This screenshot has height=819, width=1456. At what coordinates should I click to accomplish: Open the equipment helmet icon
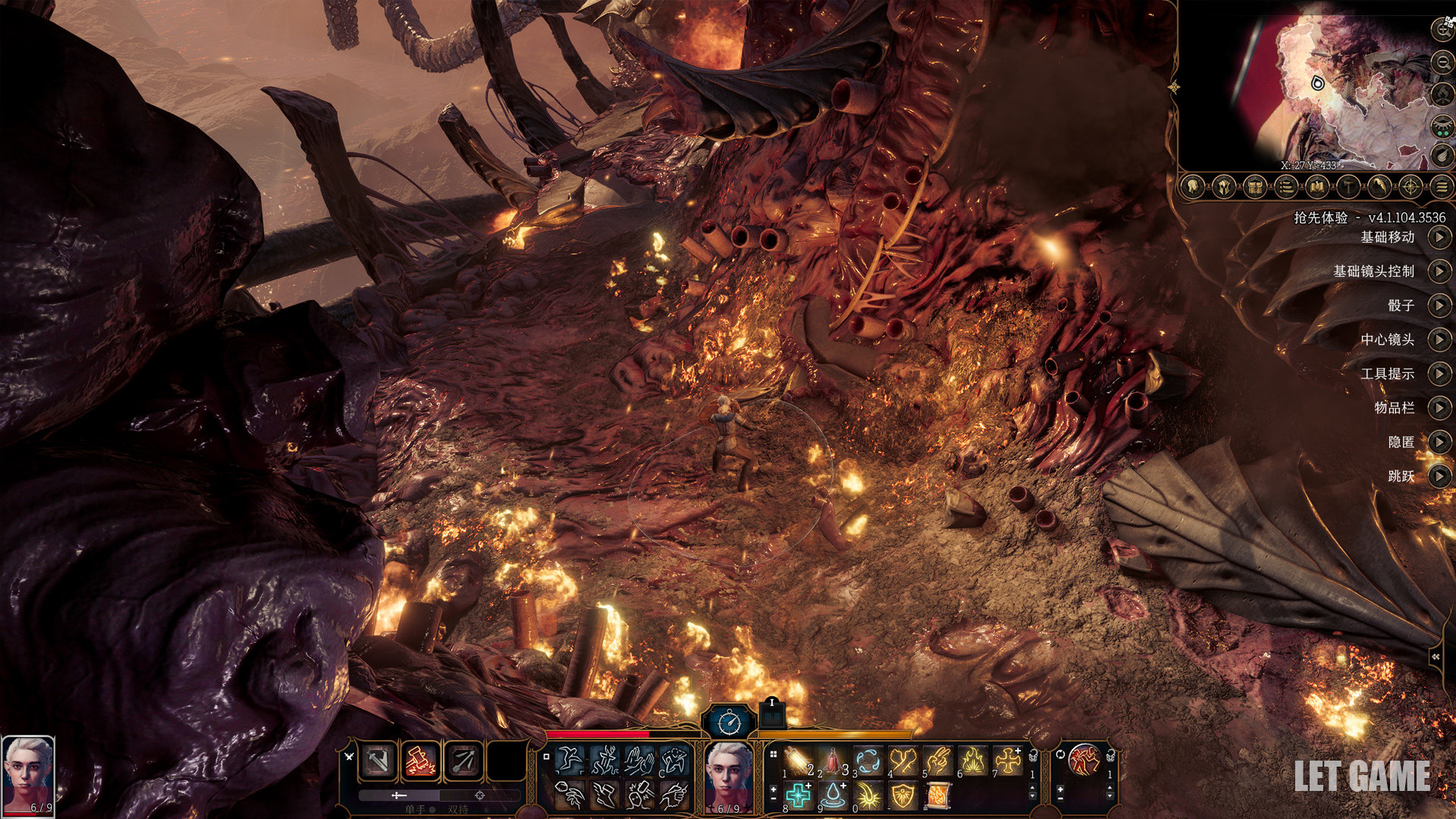click(x=1223, y=187)
